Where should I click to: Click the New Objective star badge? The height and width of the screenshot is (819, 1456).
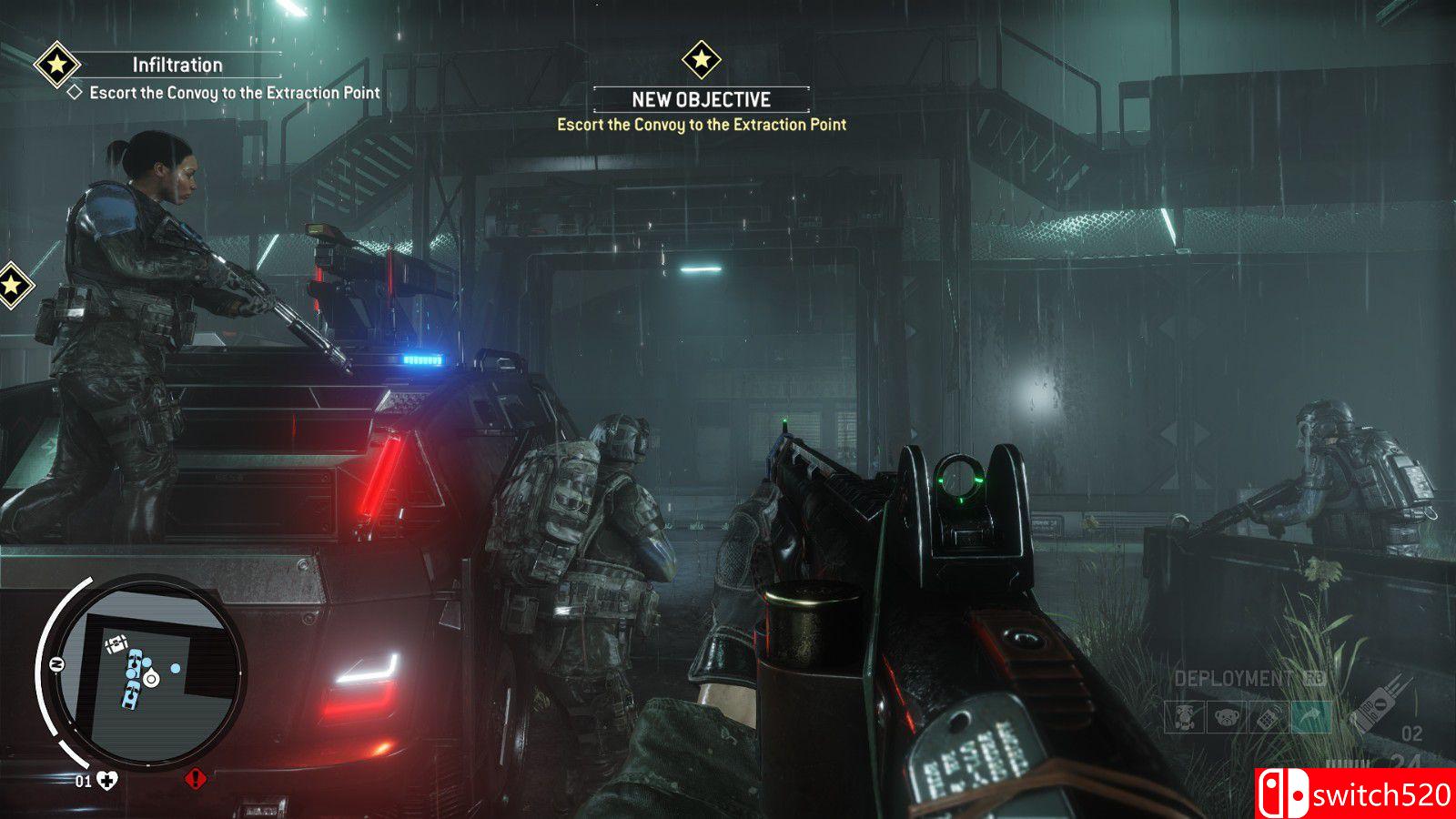[702, 60]
